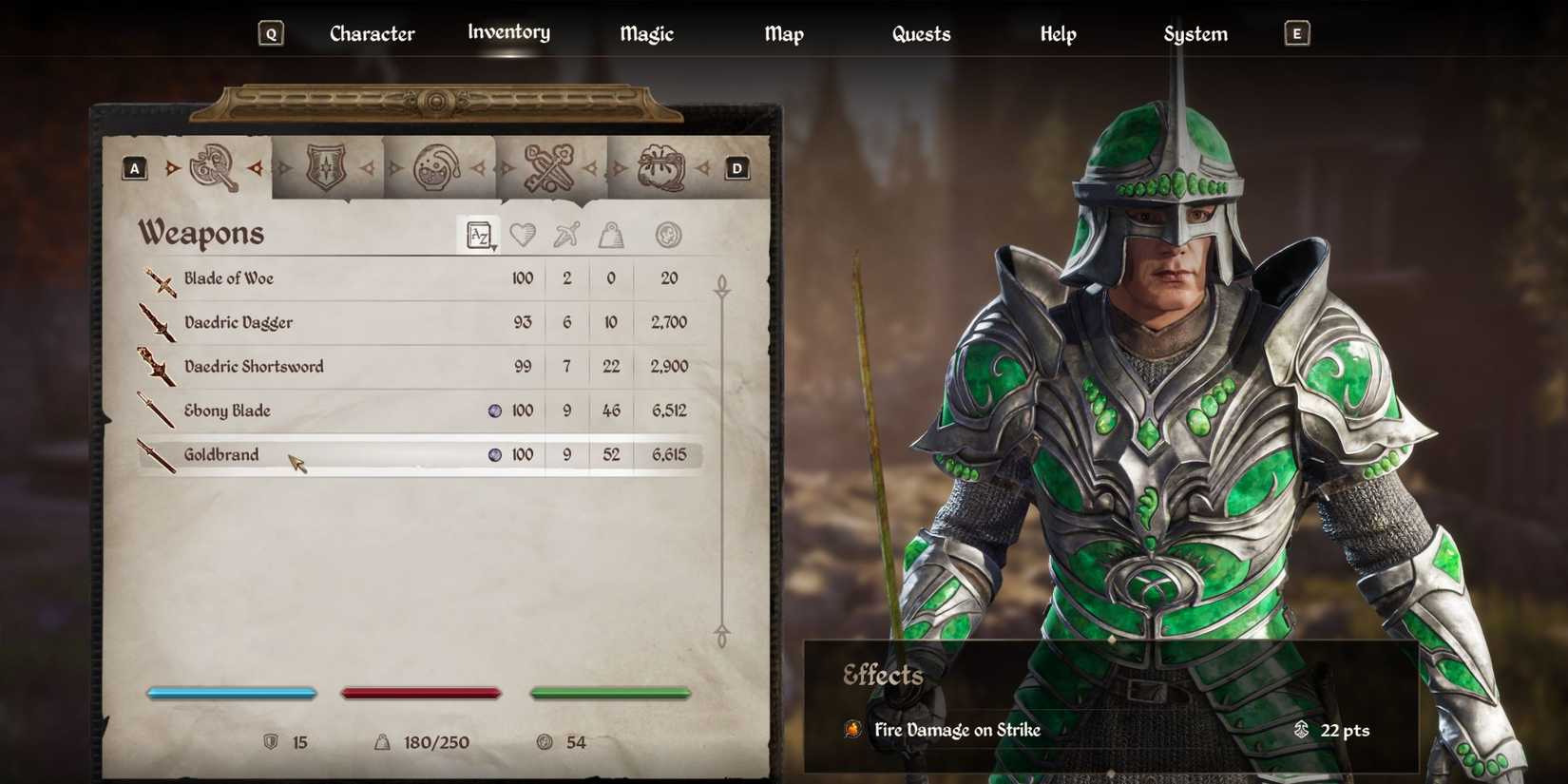Select the Daedric Shortsword entry
Screen dimensions: 1568x784
coord(253,367)
